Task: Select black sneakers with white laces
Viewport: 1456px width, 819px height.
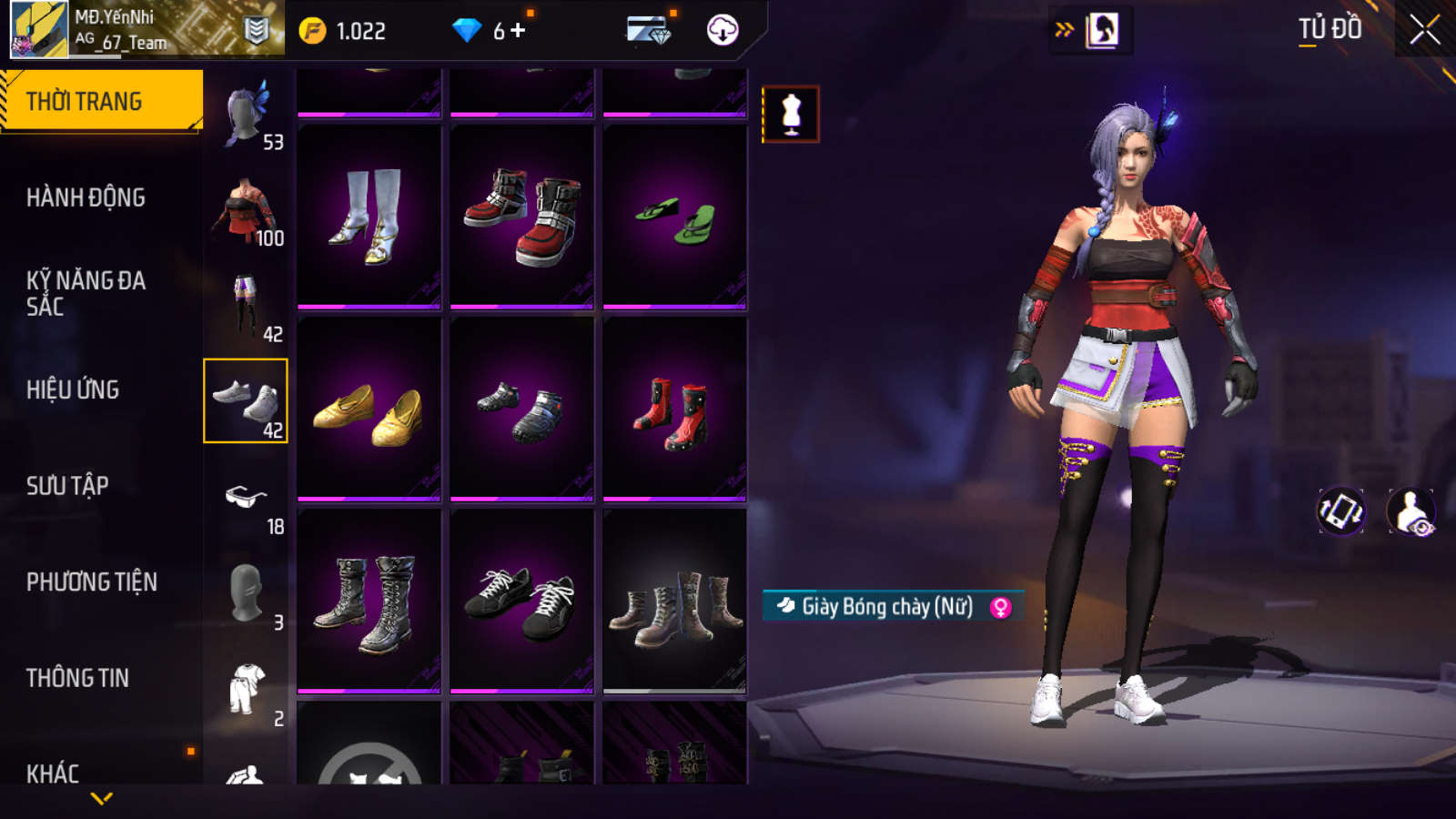Action: tap(521, 601)
